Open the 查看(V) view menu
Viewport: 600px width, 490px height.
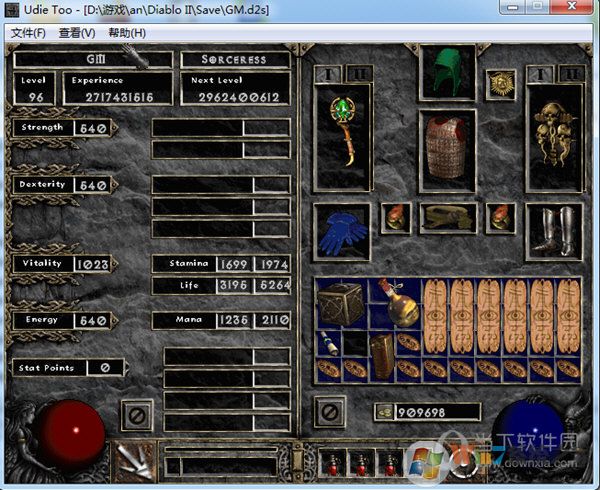click(x=77, y=33)
